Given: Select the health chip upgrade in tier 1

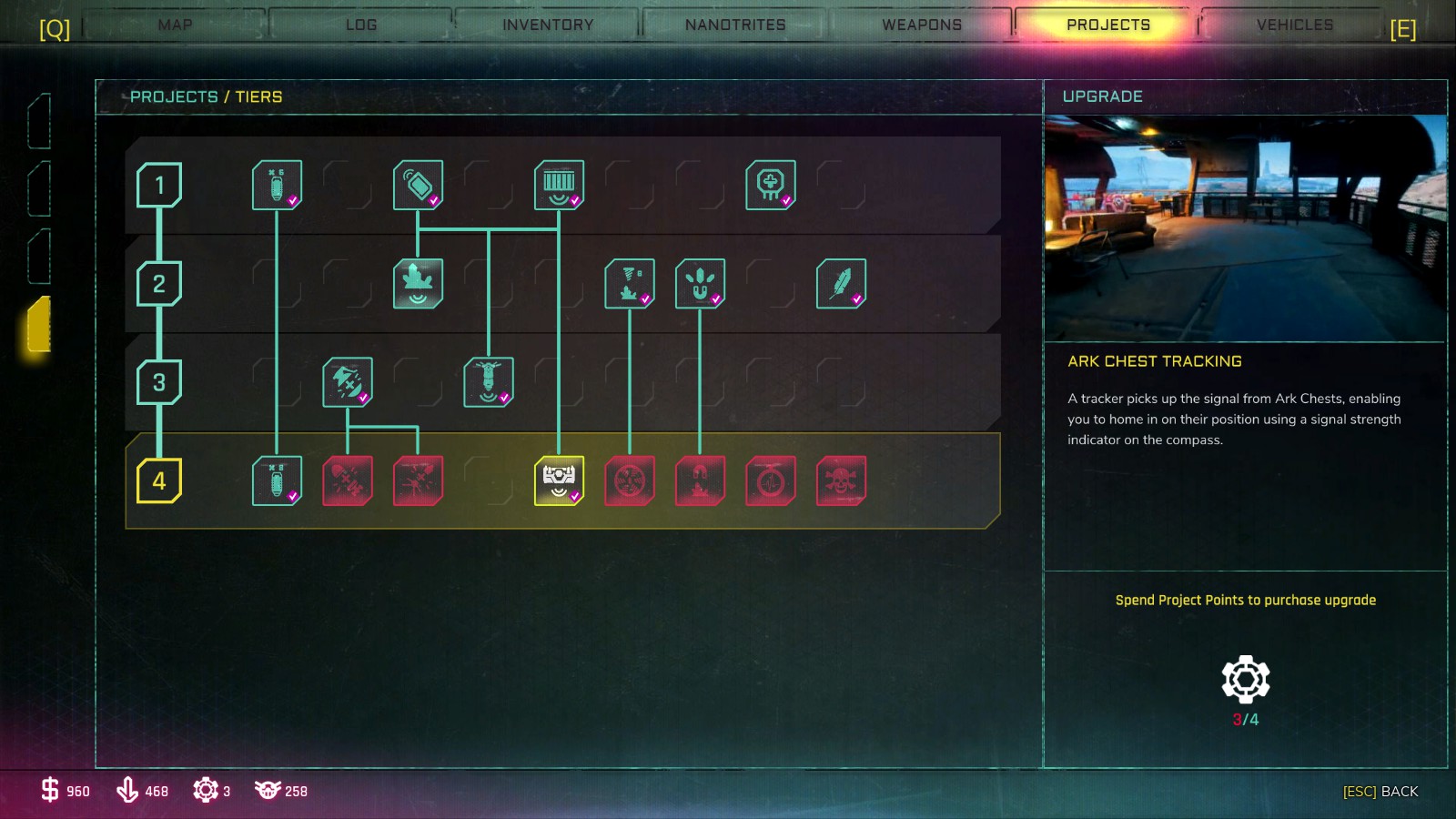Looking at the screenshot, I should coord(771,185).
